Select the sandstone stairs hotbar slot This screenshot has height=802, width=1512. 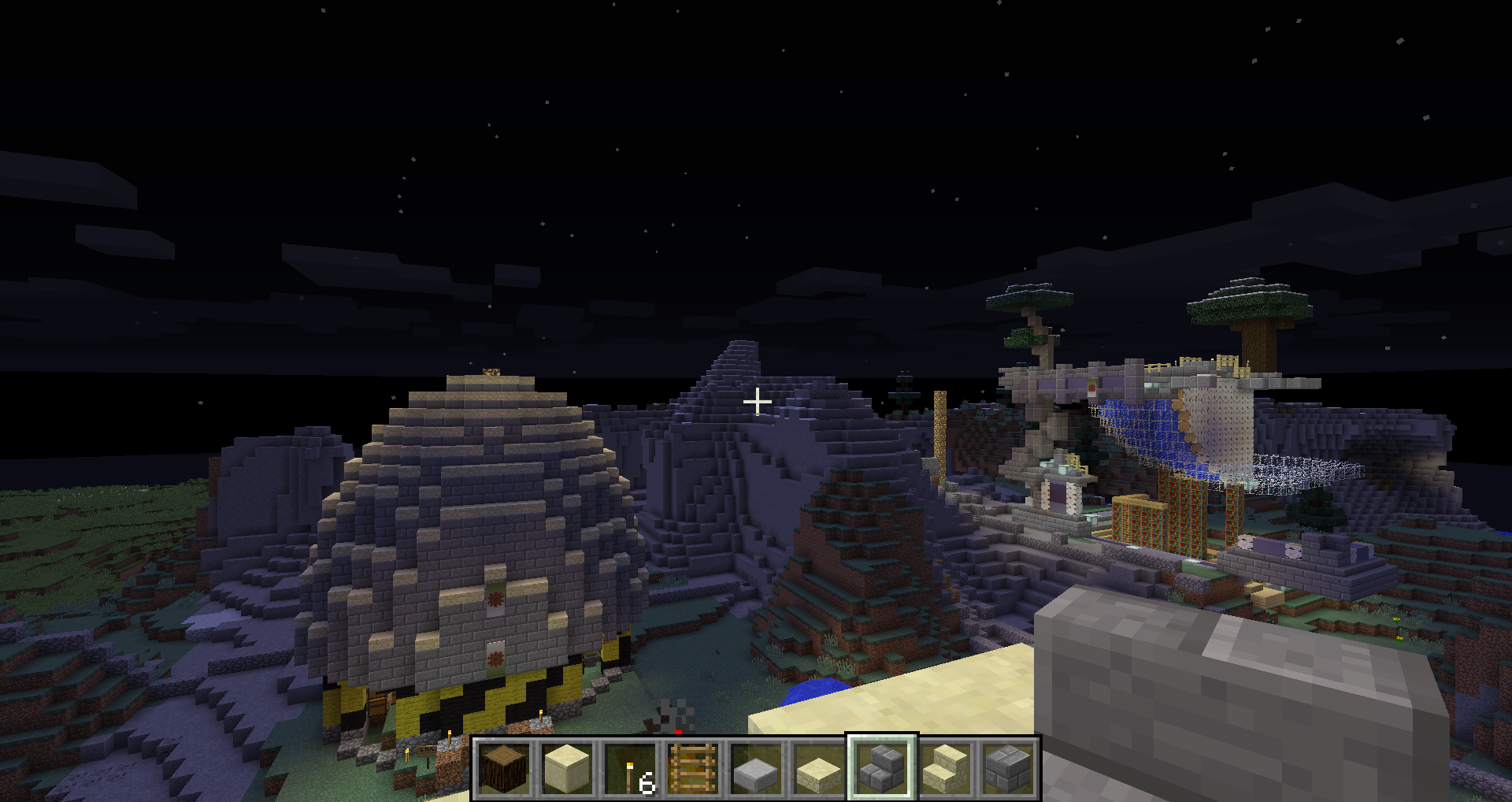pyautogui.click(x=945, y=768)
